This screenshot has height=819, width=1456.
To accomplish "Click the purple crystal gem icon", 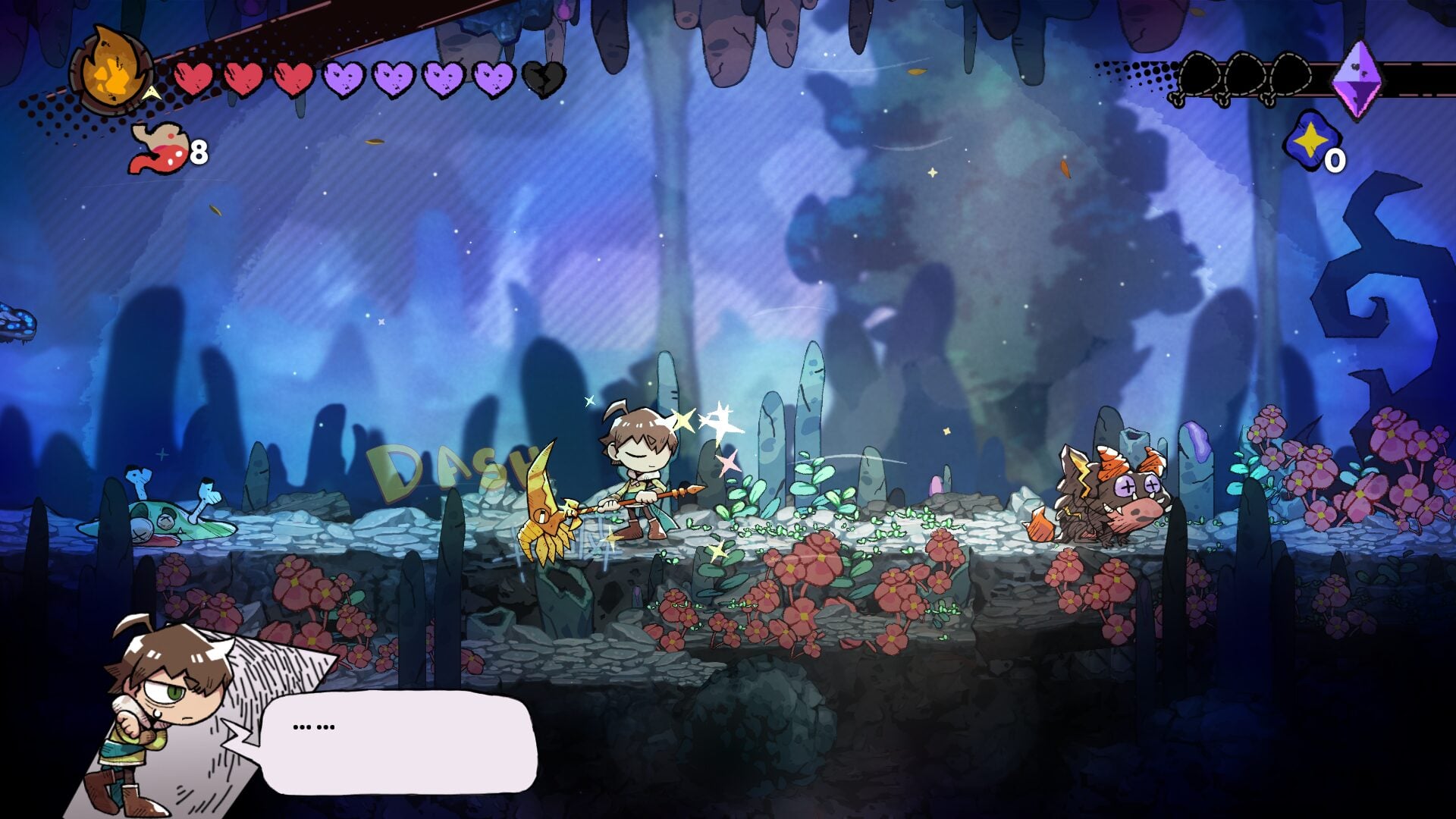I will 1357,79.
